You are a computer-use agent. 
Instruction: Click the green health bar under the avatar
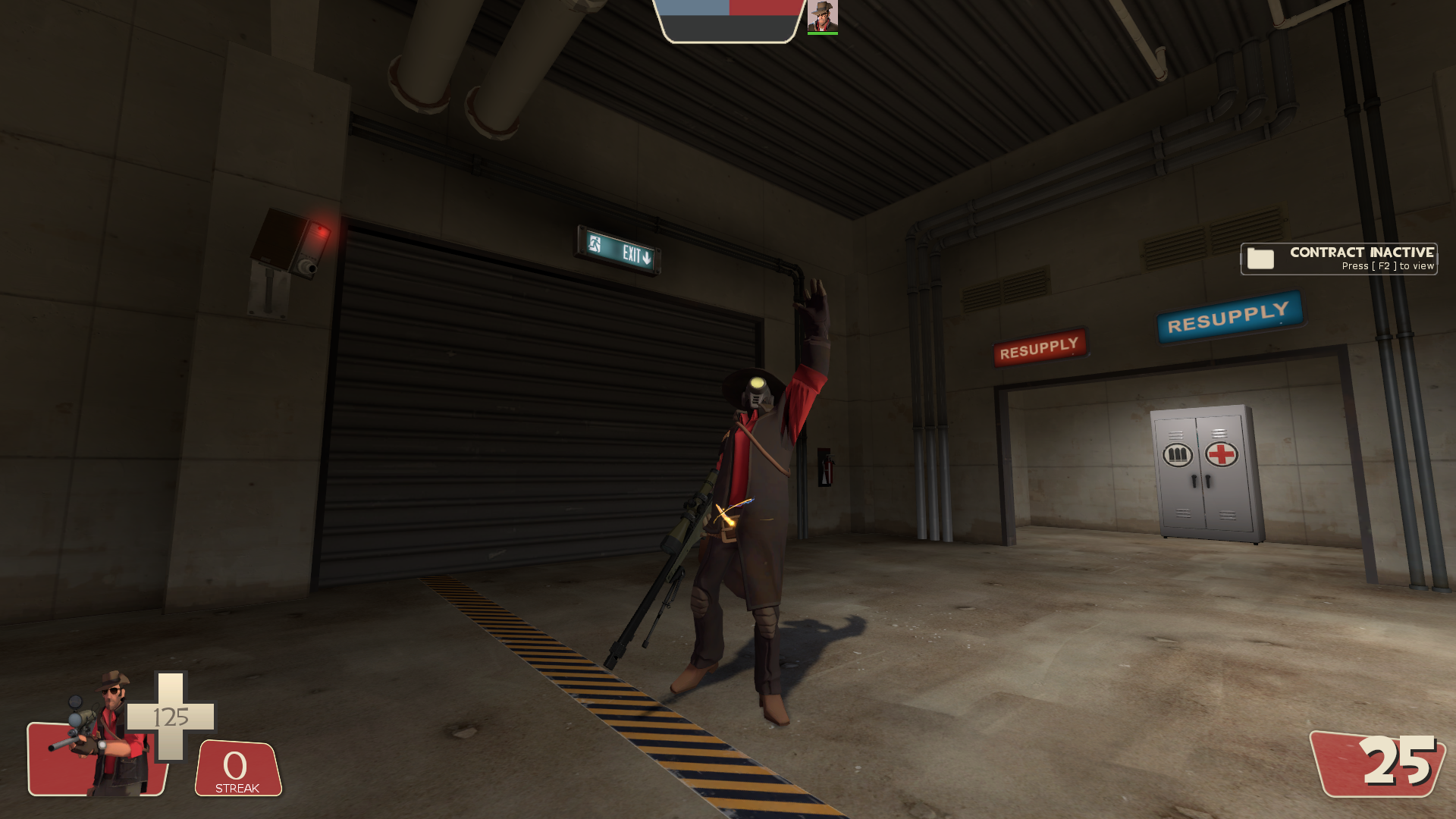point(824,33)
